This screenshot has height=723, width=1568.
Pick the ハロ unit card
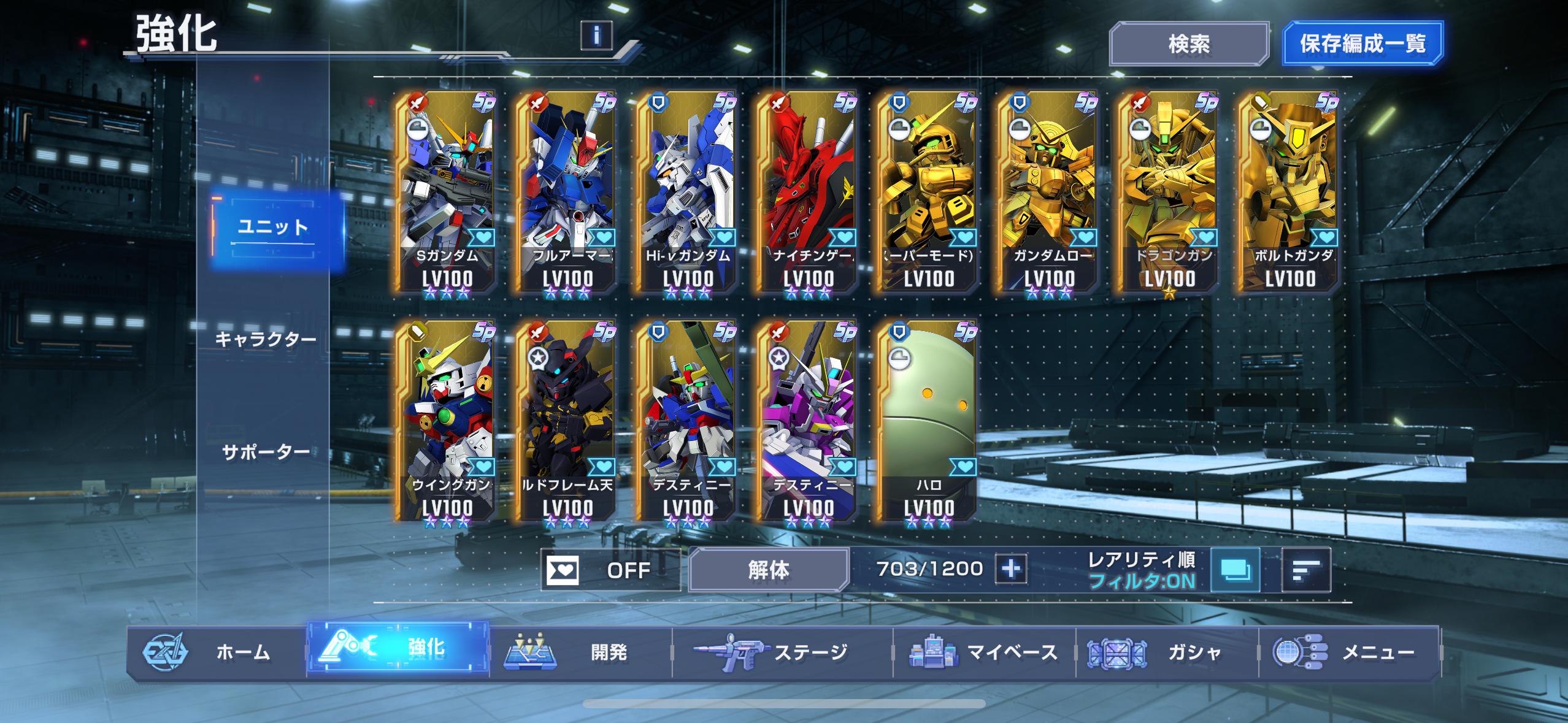(x=928, y=421)
